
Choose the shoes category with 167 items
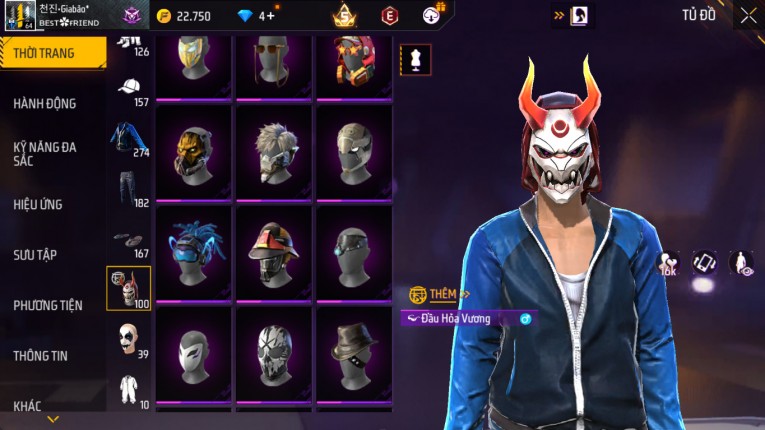click(x=129, y=241)
